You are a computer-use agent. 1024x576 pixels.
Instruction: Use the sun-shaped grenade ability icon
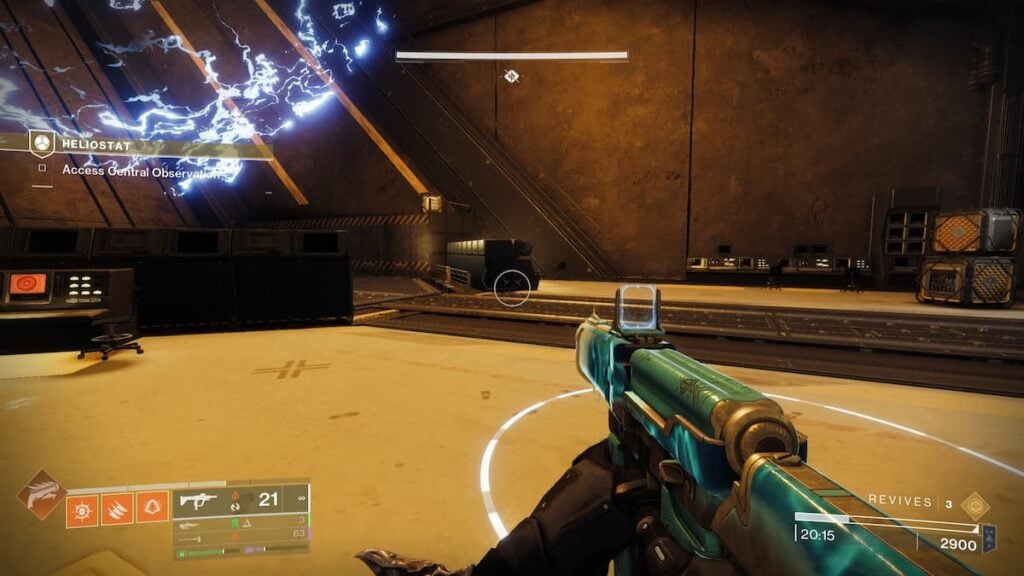[x=82, y=509]
